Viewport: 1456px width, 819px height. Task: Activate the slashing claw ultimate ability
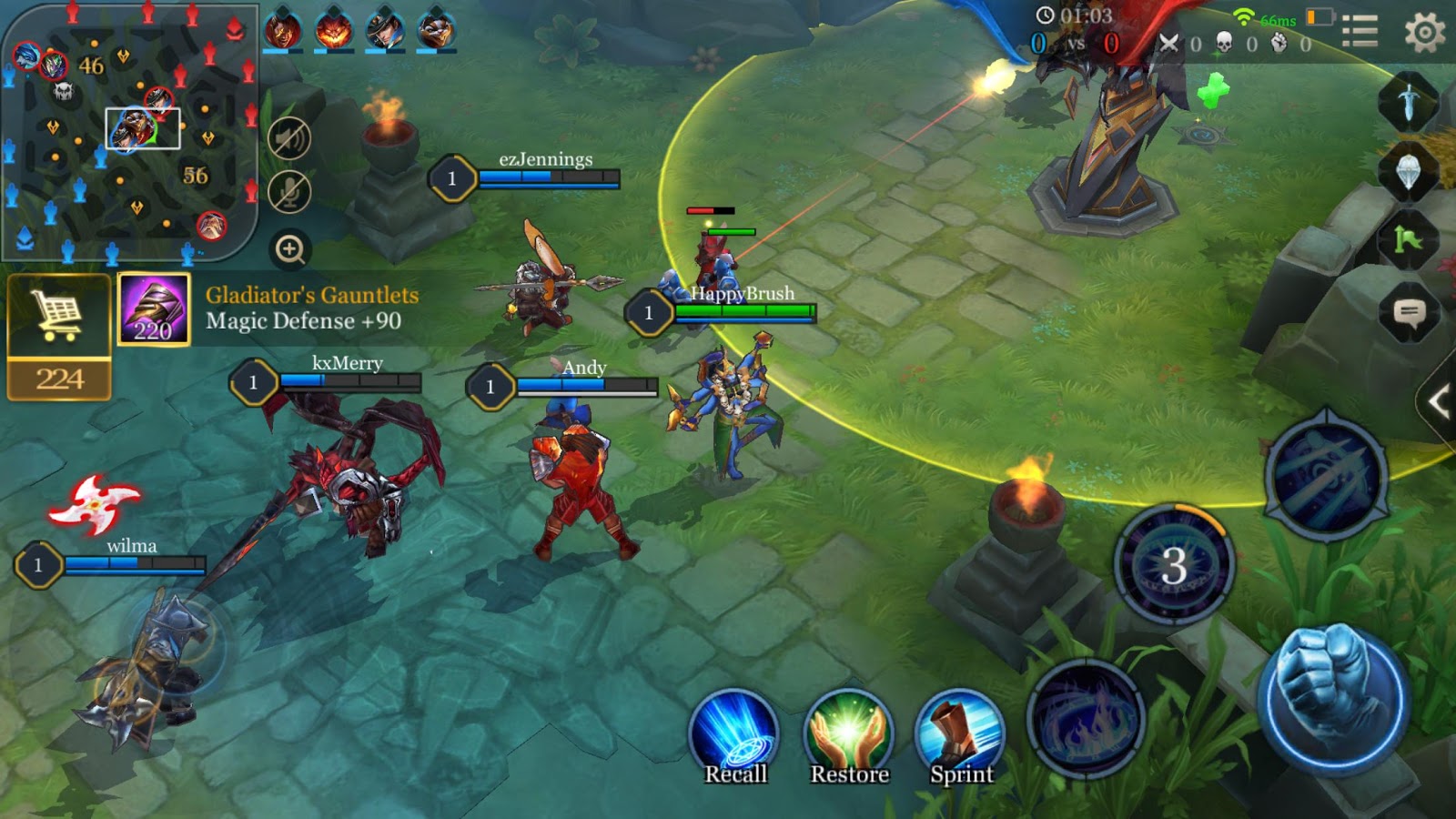click(x=1326, y=475)
